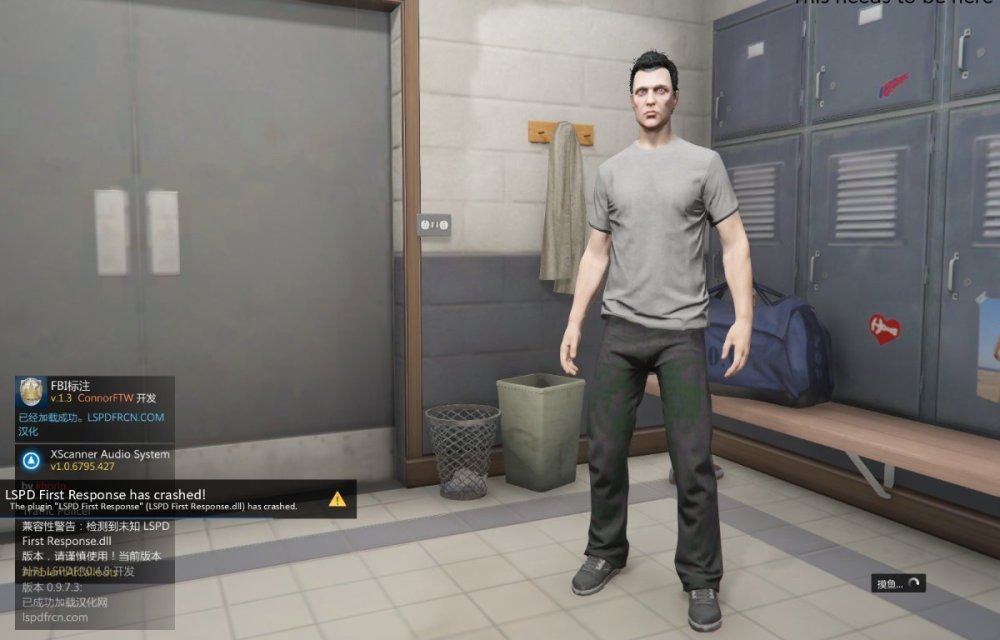Click the blue XScanner icon
Screen dimensions: 1000x640
coord(32,460)
